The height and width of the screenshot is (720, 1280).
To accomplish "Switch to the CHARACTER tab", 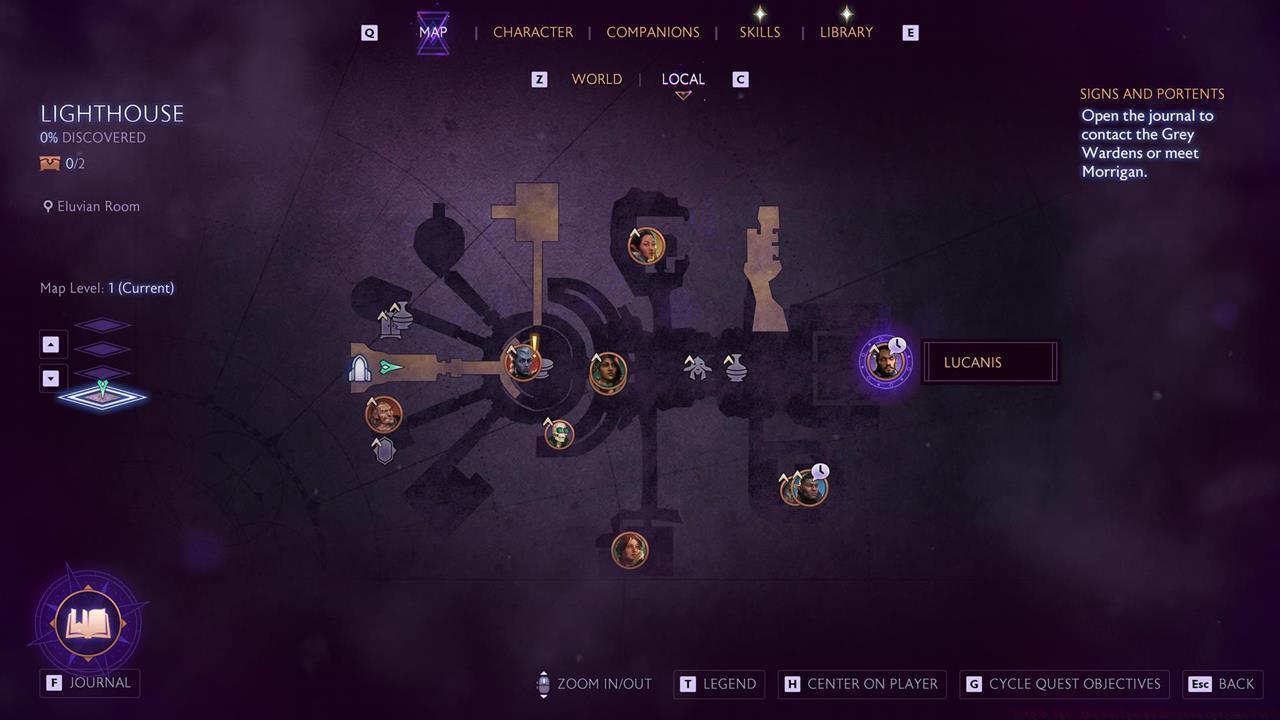I will (x=533, y=32).
